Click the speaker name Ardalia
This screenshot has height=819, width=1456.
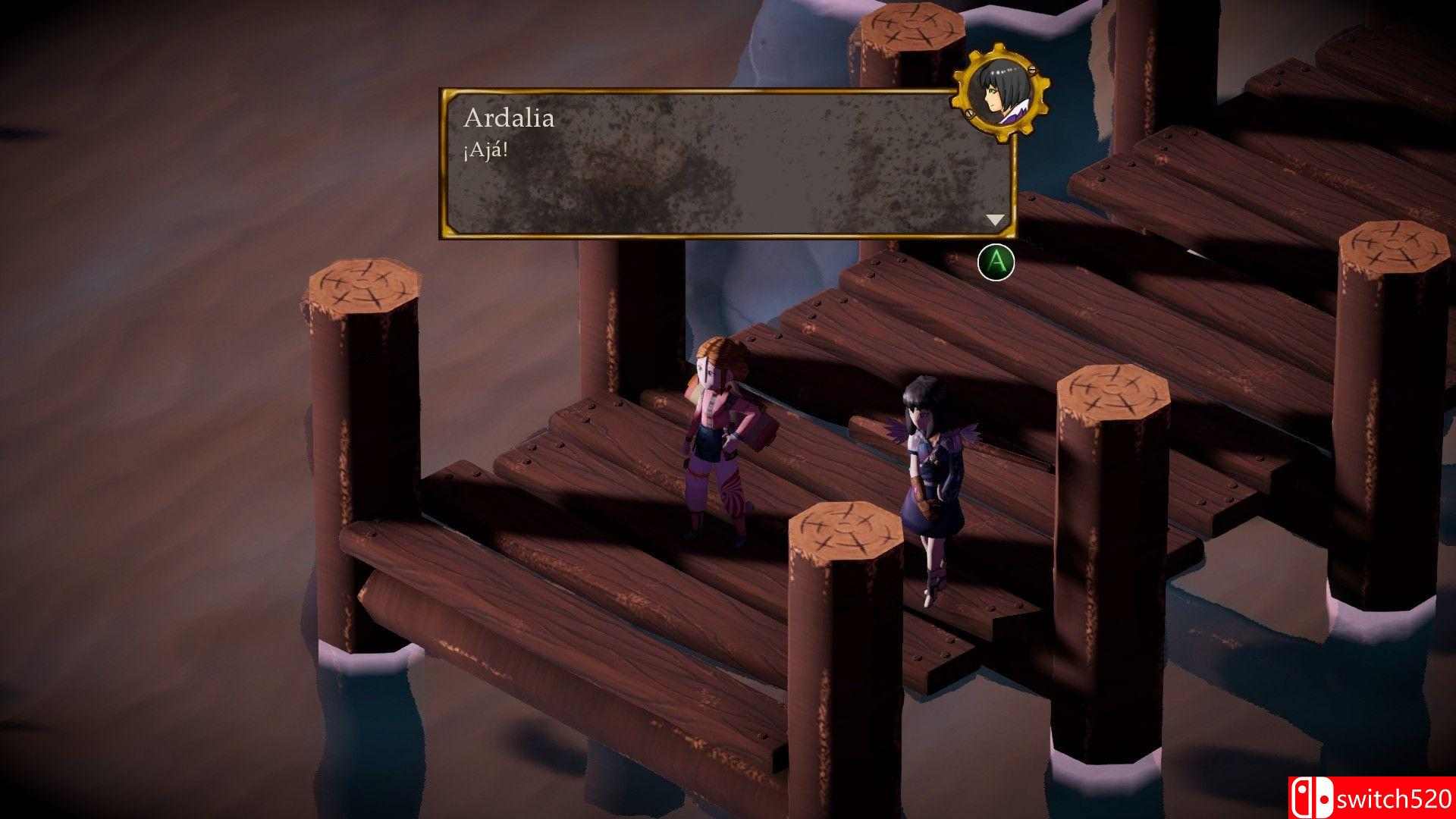click(507, 118)
